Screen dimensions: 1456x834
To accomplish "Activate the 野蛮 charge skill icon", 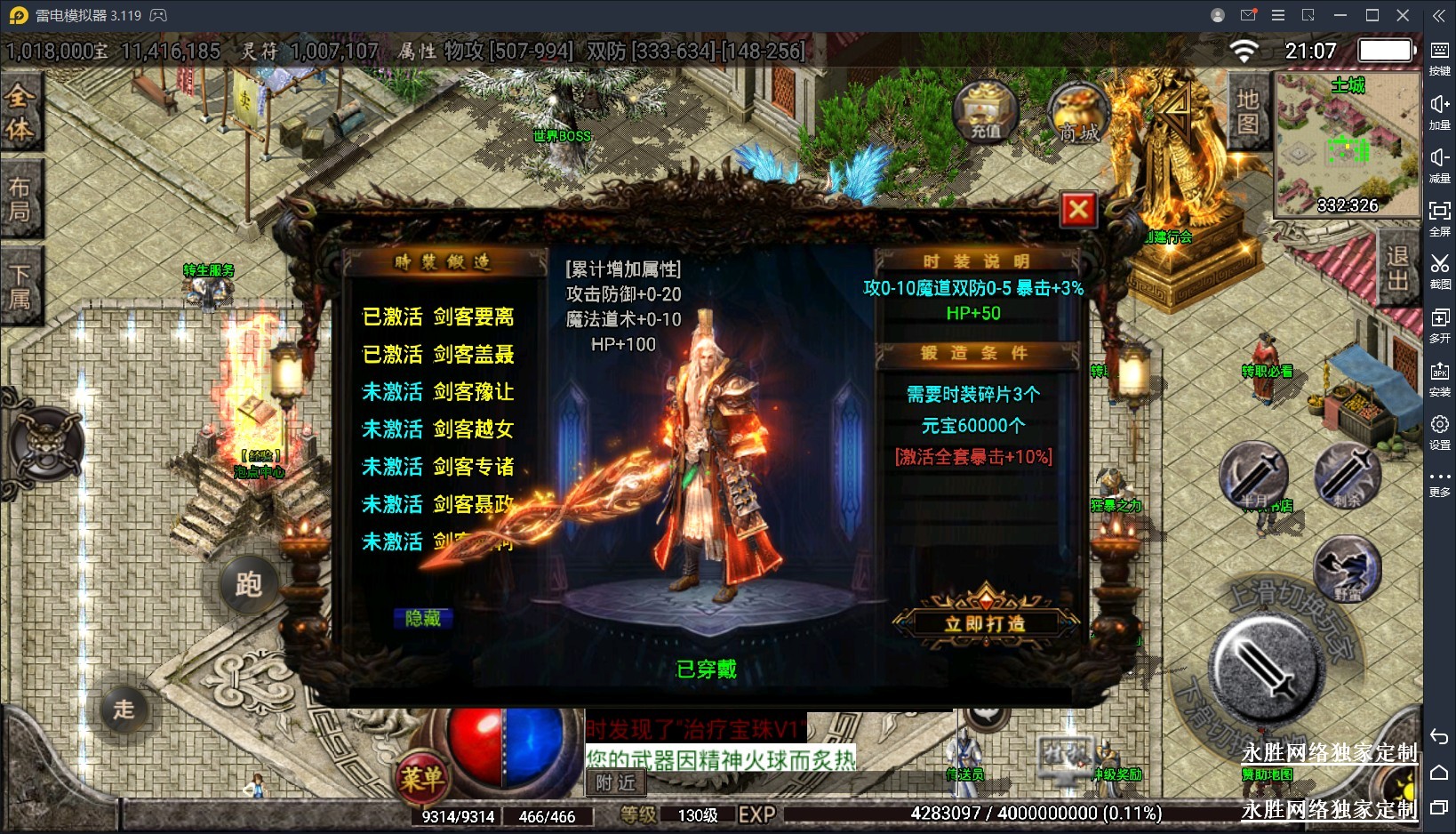I will click(1347, 569).
